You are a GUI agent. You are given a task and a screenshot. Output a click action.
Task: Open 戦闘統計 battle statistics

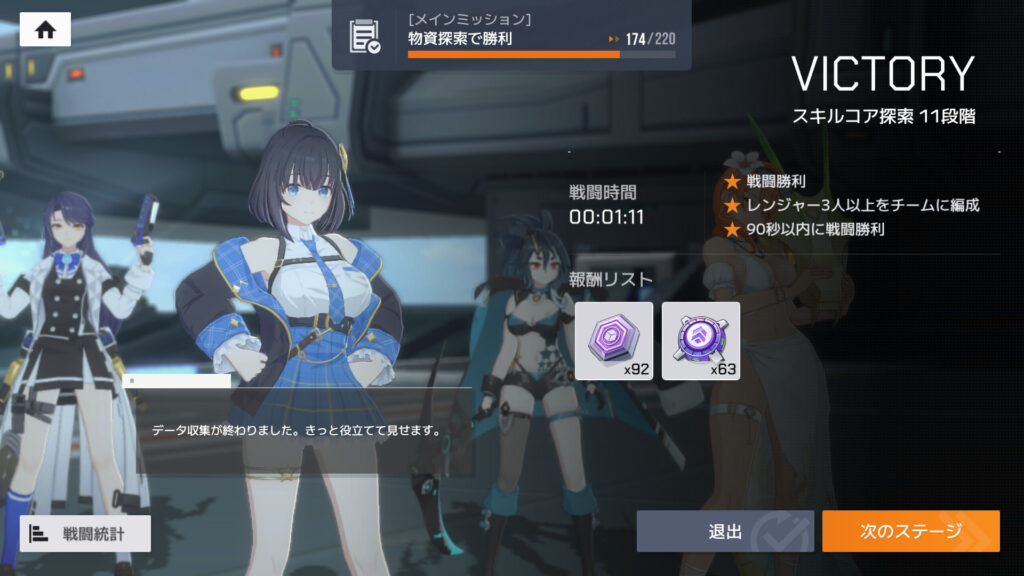point(85,533)
